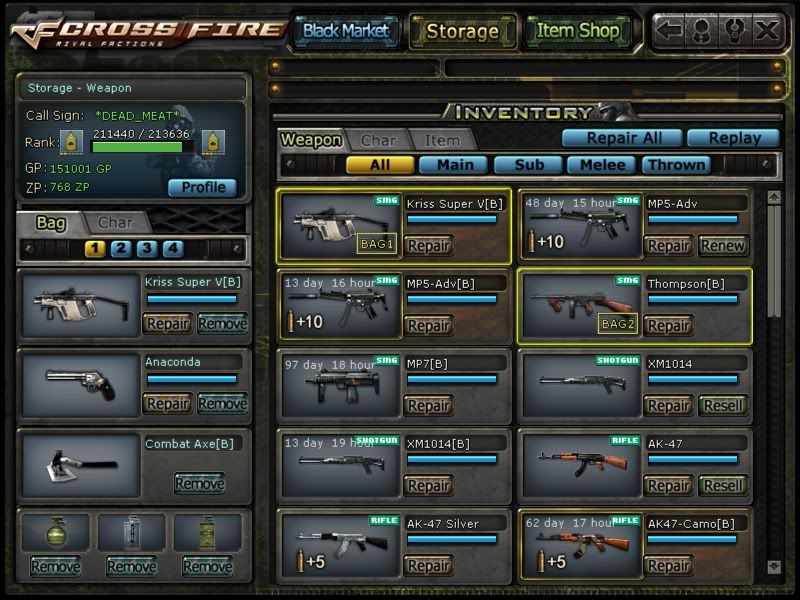800x600 pixels.
Task: Resell the AK-47 rifle
Action: pos(722,485)
